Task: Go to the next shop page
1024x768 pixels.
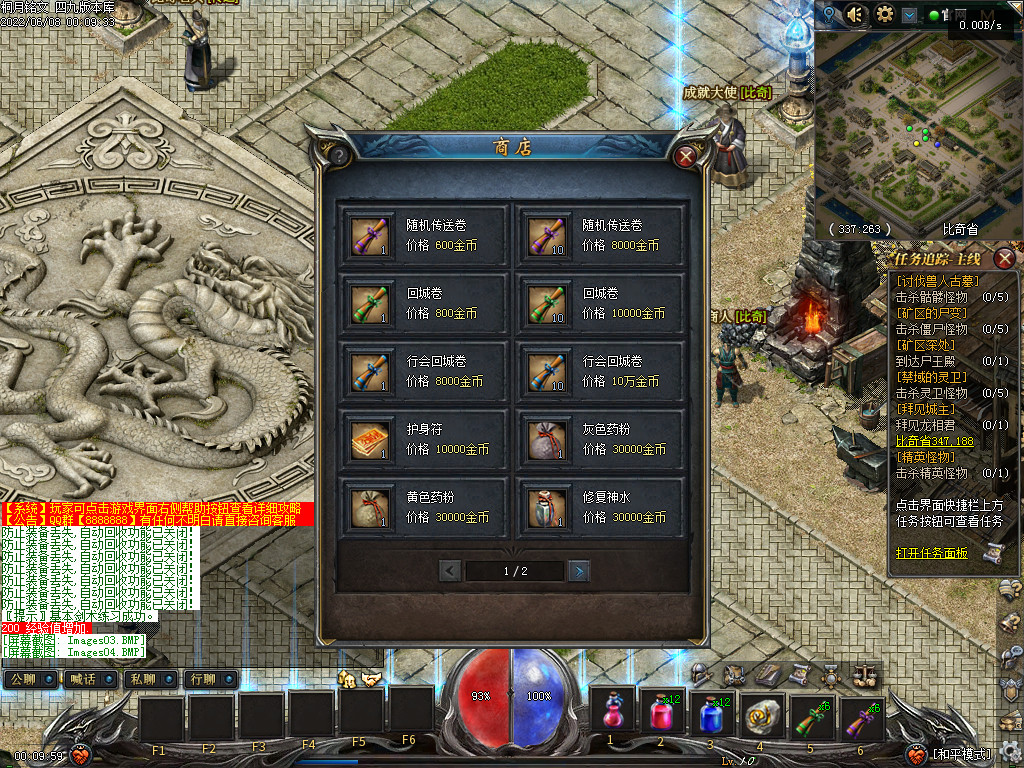Action: (x=578, y=571)
